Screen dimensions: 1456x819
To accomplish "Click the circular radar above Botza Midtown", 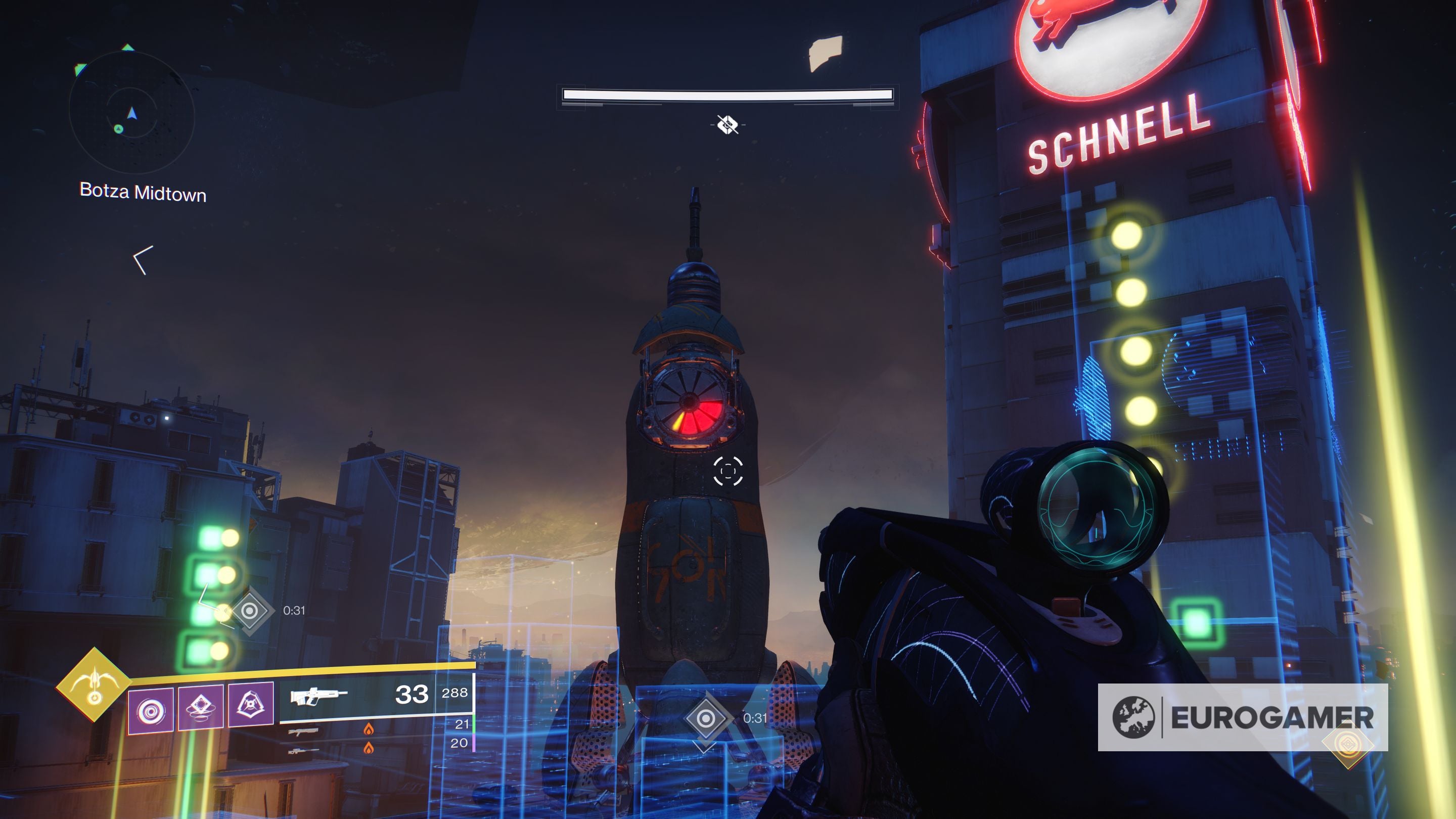I will click(x=131, y=114).
